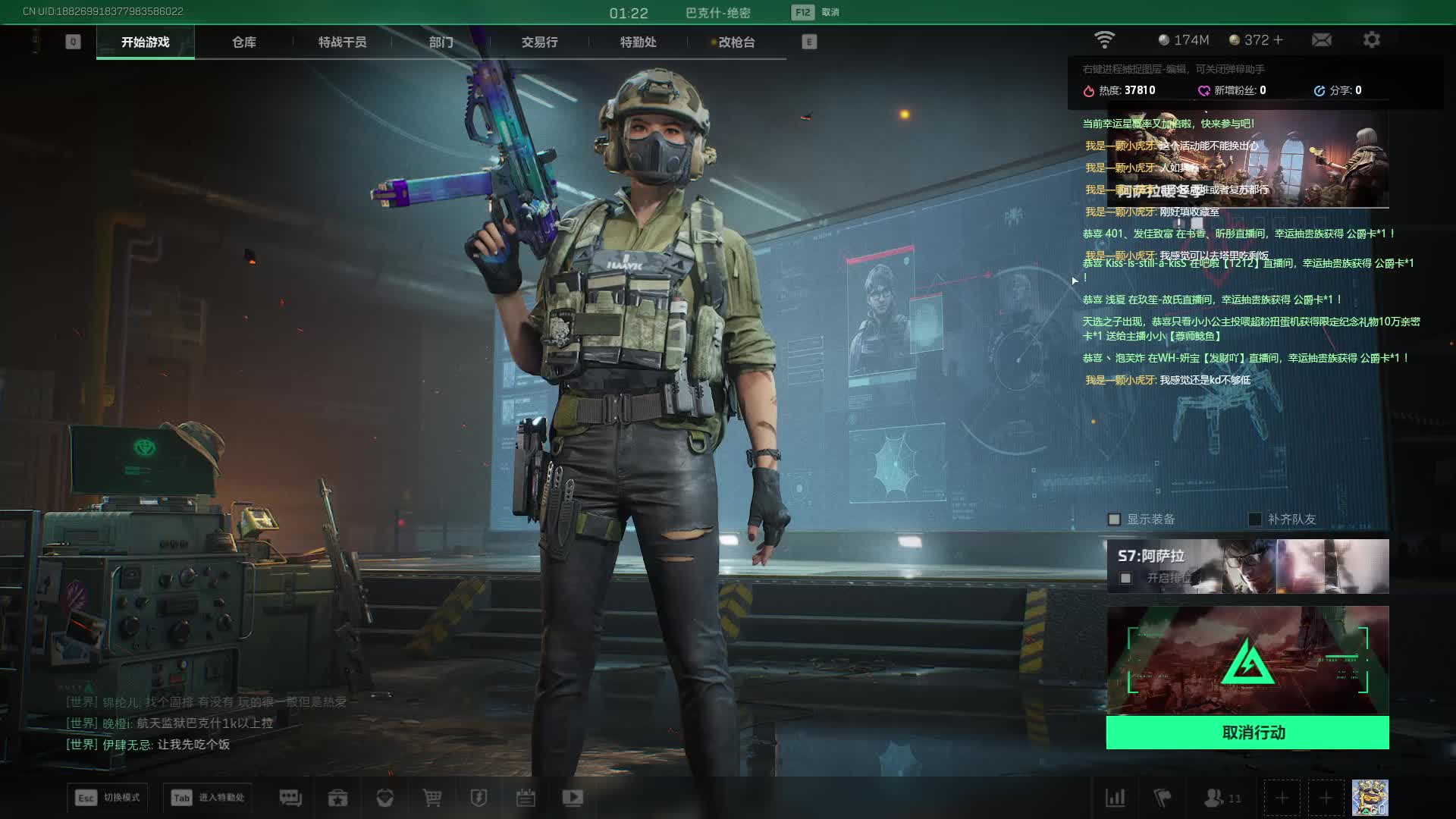The width and height of the screenshot is (1456, 819).
Task: Cancel matchmaking with 取消行动 button
Action: 1247,733
